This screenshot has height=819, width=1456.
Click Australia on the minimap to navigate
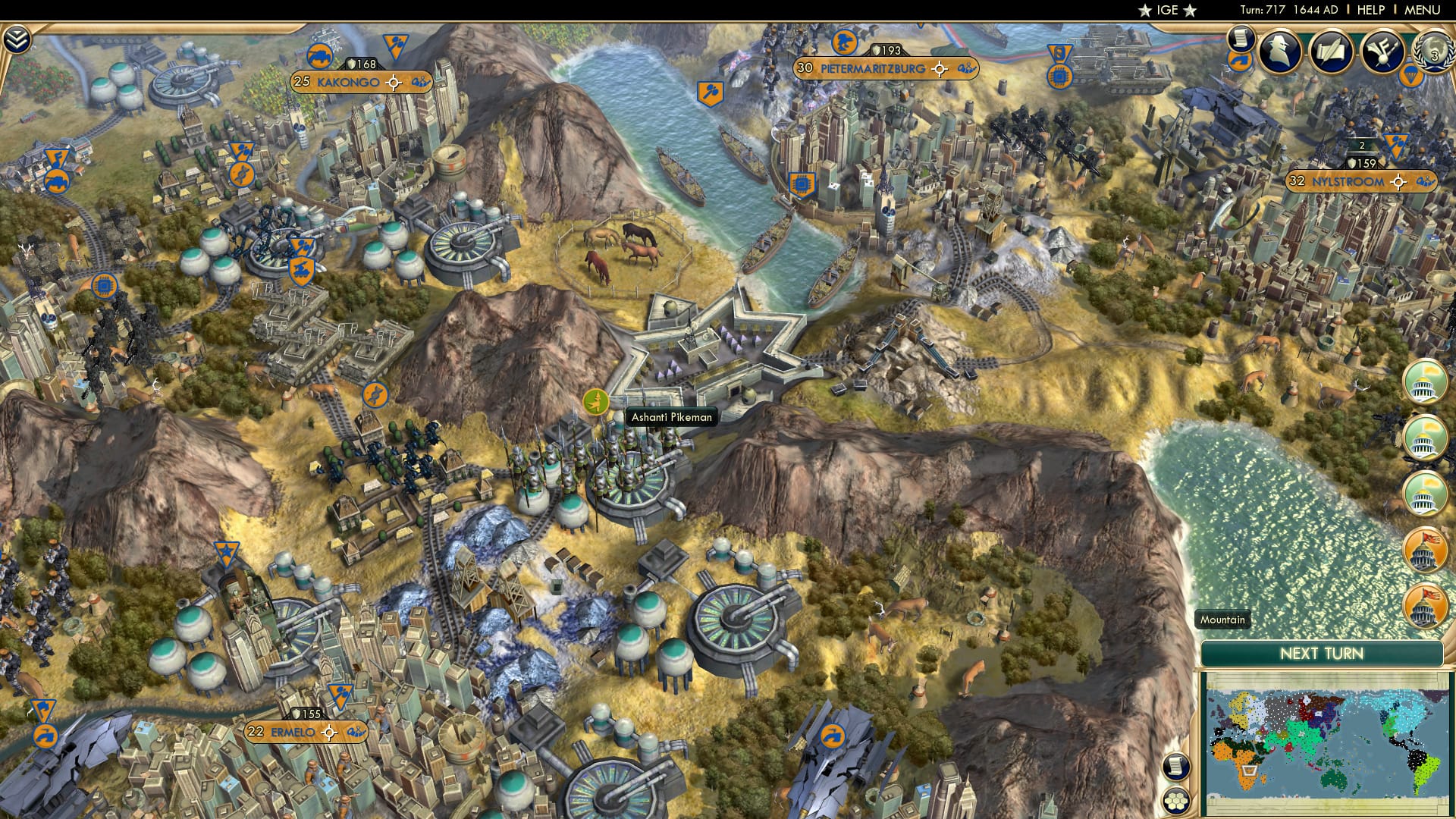(1333, 780)
